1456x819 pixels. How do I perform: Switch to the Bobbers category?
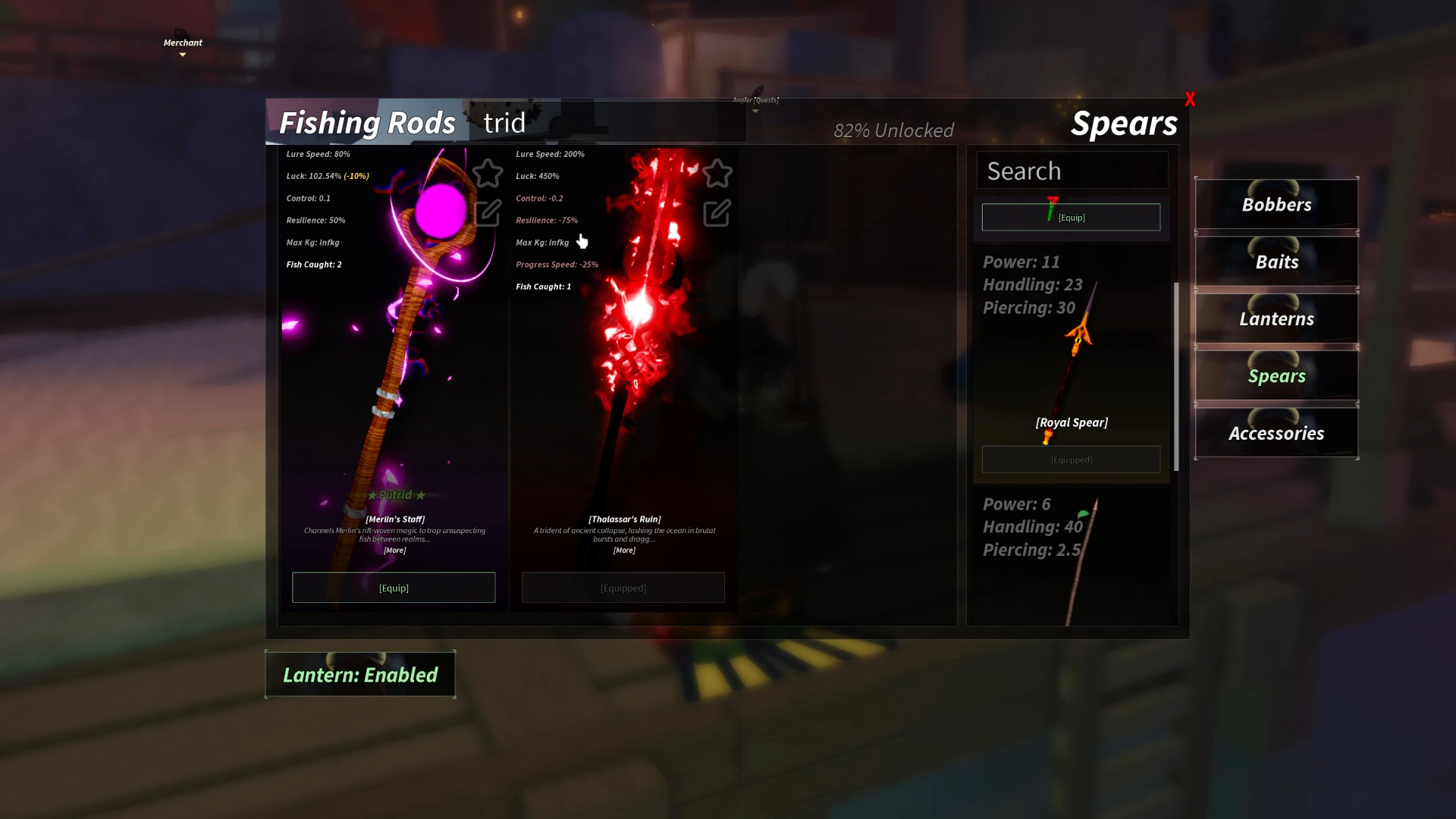point(1276,204)
